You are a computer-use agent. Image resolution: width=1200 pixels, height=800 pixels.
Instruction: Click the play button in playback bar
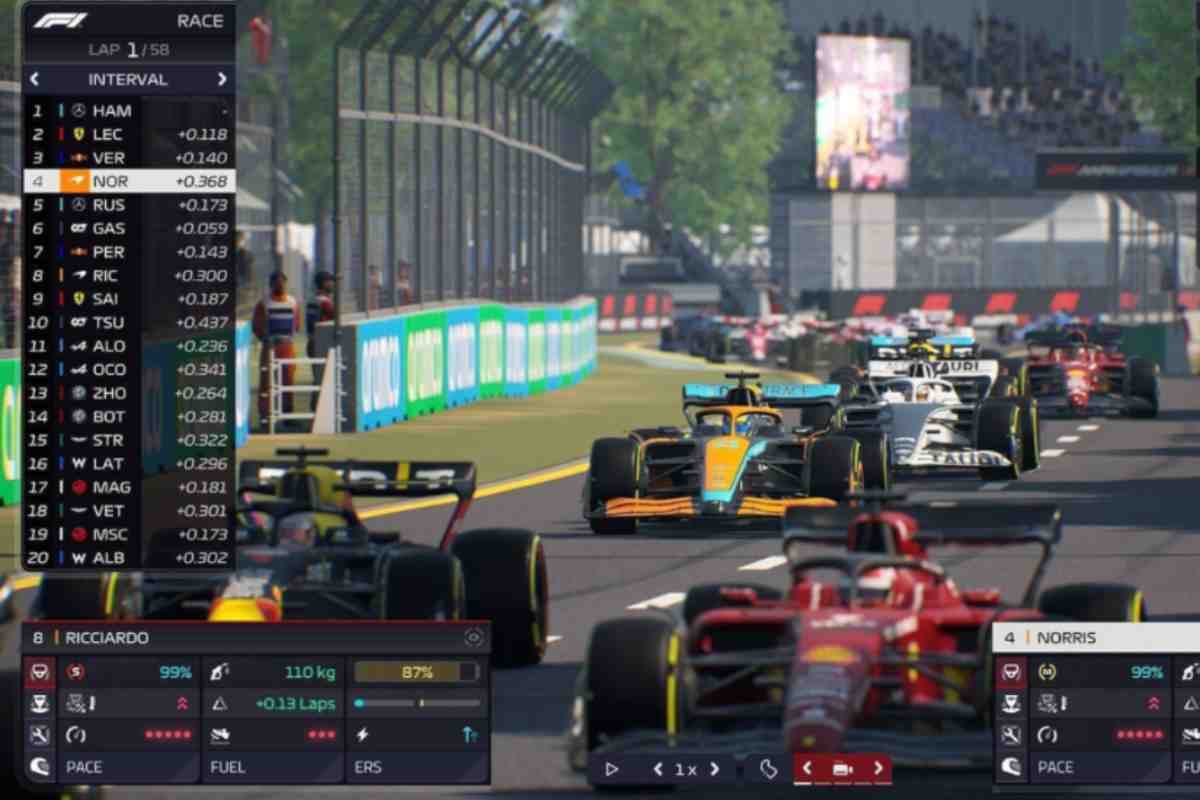pyautogui.click(x=612, y=769)
